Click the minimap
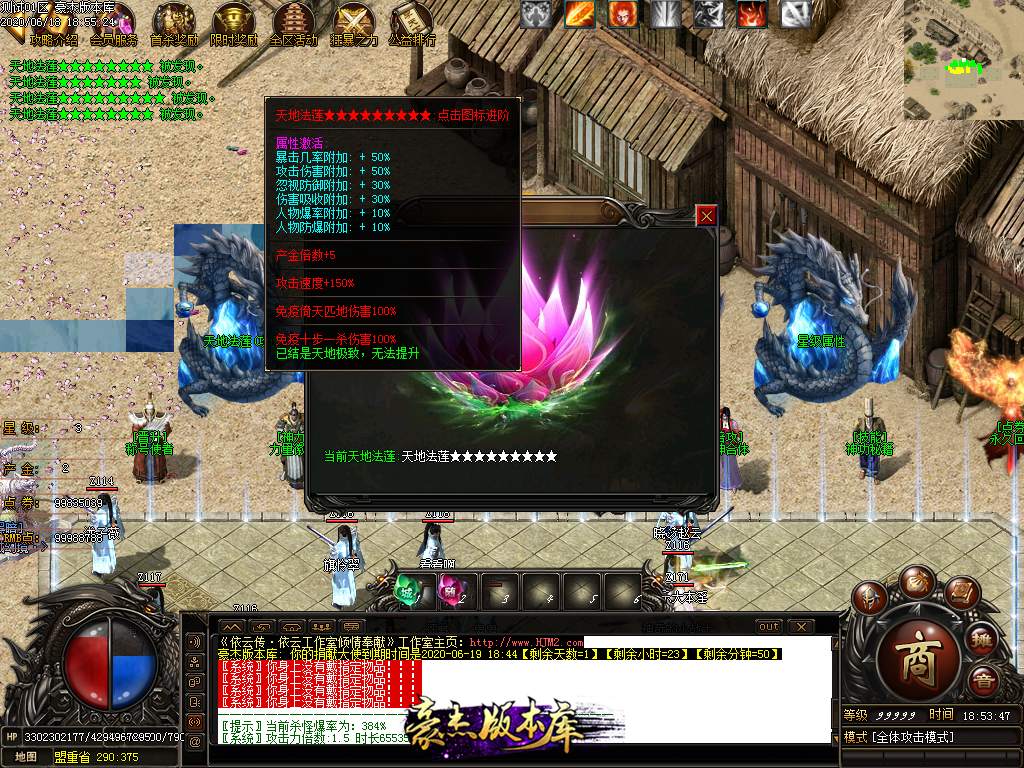 coord(963,60)
